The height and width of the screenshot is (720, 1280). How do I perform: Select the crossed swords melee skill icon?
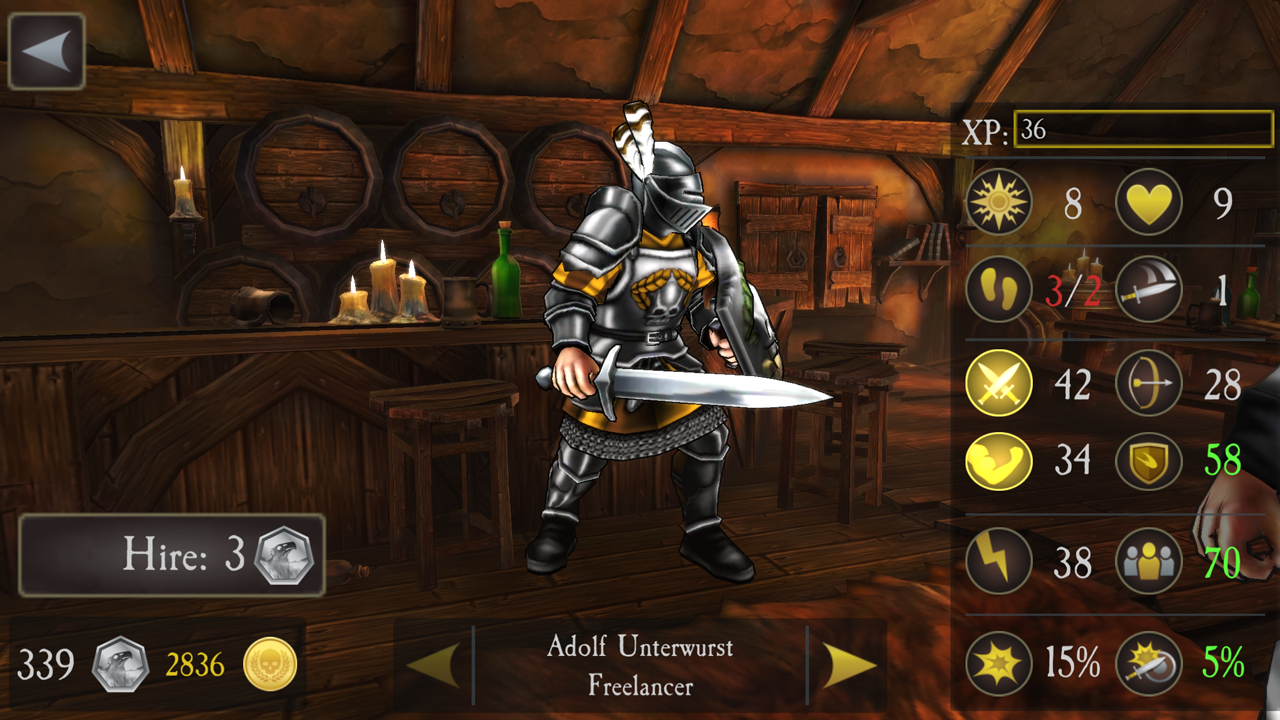[x=997, y=383]
